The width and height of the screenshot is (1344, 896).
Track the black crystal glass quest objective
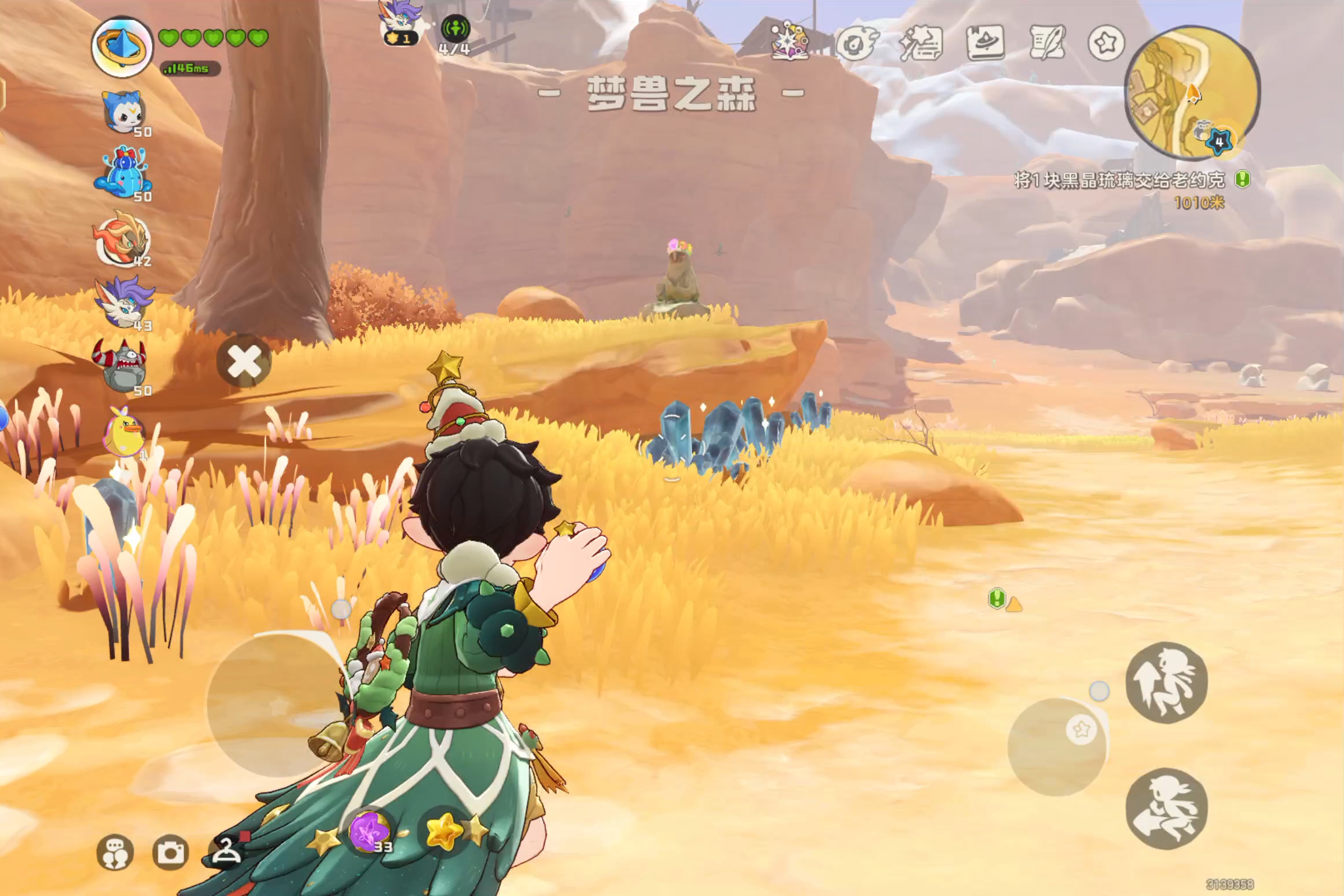click(x=1119, y=181)
